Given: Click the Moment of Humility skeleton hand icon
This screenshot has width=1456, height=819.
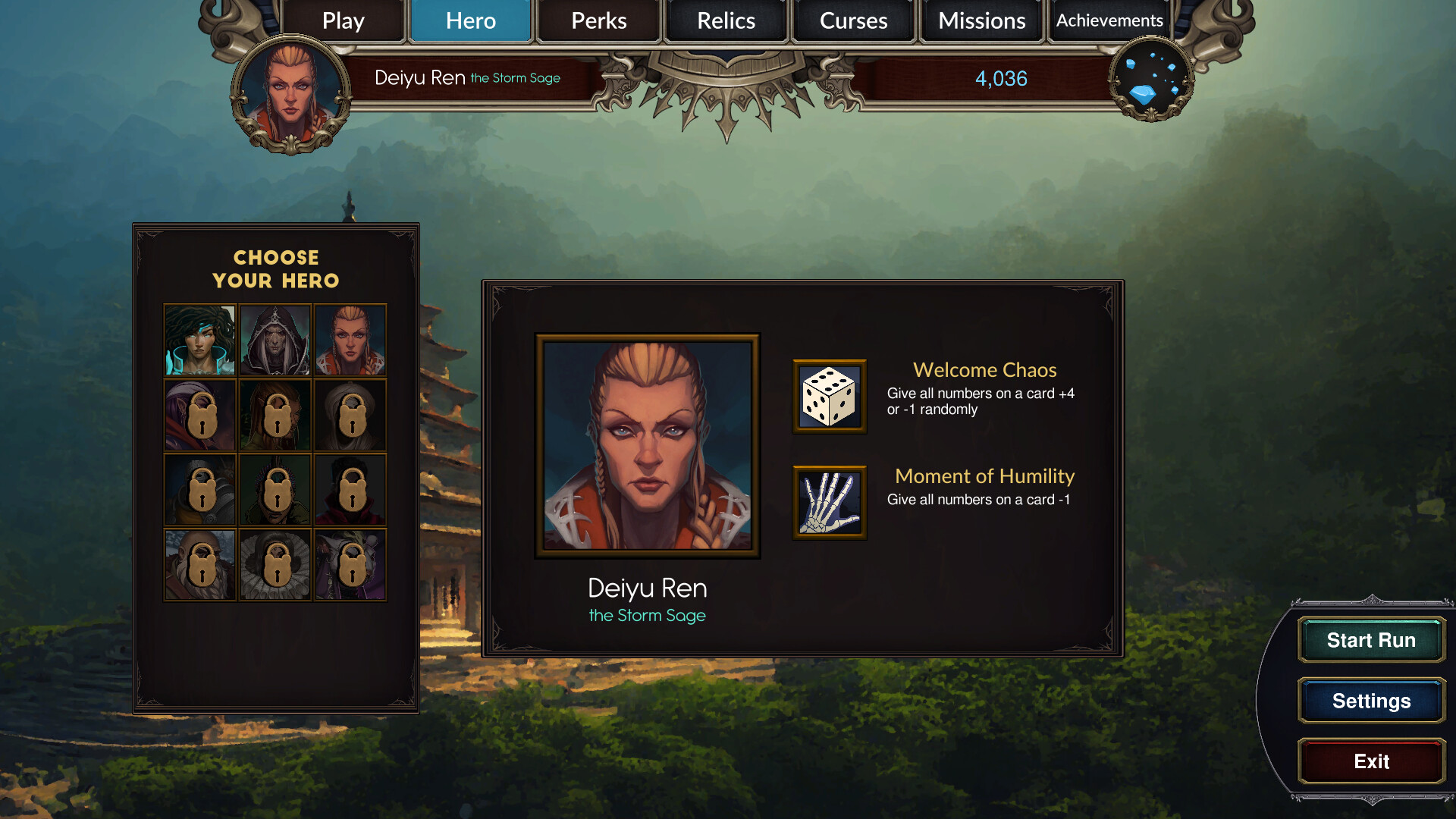Looking at the screenshot, I should 829,503.
